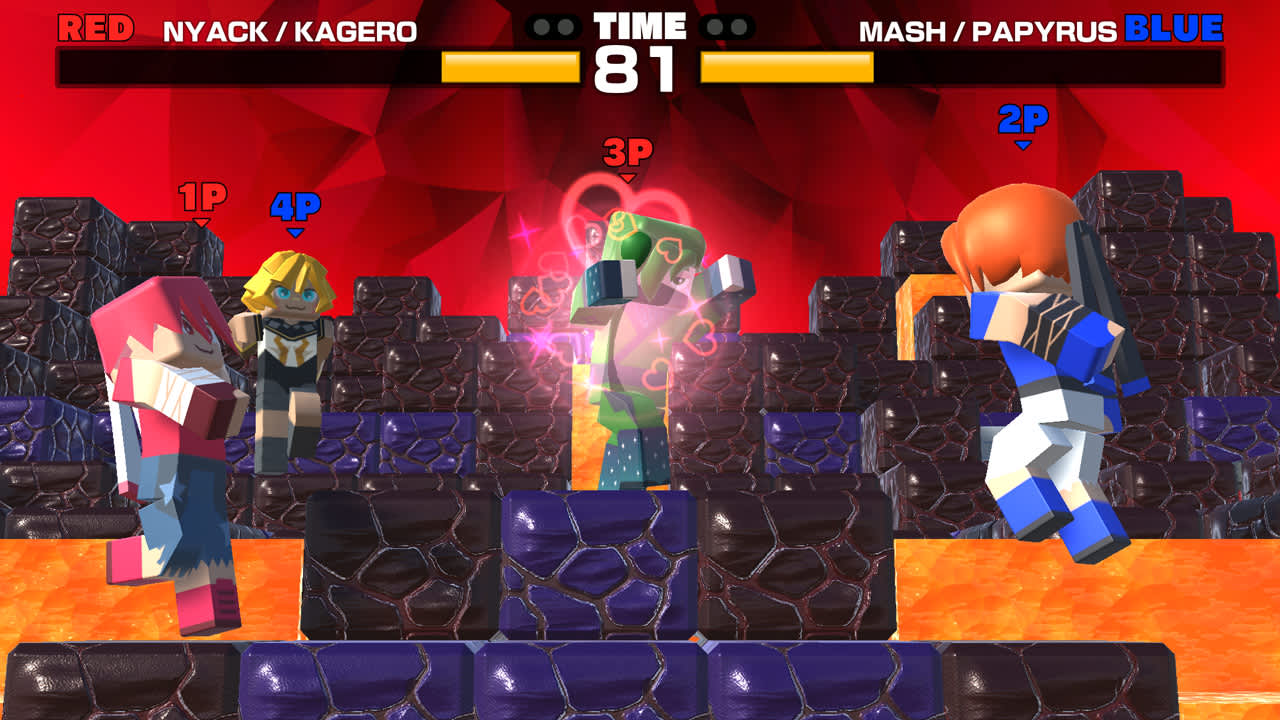Toggle the RED team label
The width and height of the screenshot is (1280, 720).
point(94,26)
